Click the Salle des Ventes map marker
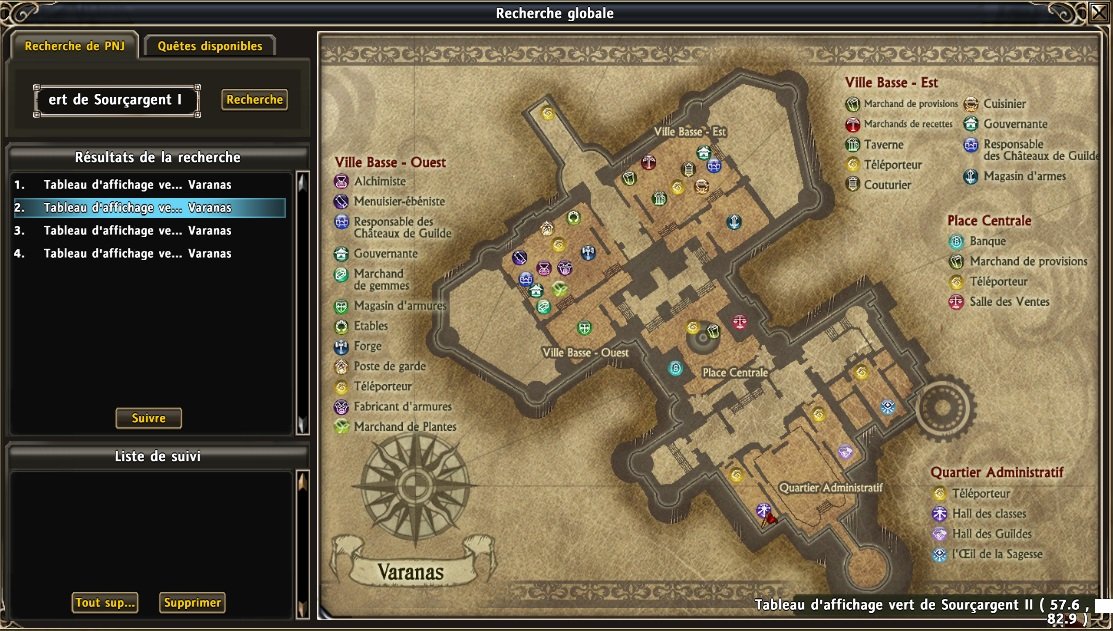The height and width of the screenshot is (631, 1113). coord(739,322)
